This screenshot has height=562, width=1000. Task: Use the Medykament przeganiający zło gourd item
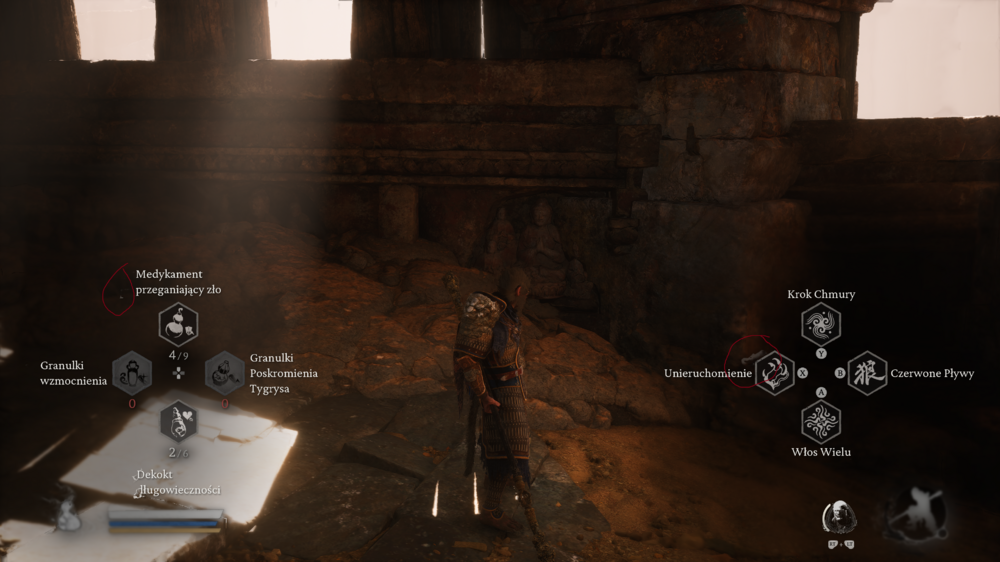[178, 324]
